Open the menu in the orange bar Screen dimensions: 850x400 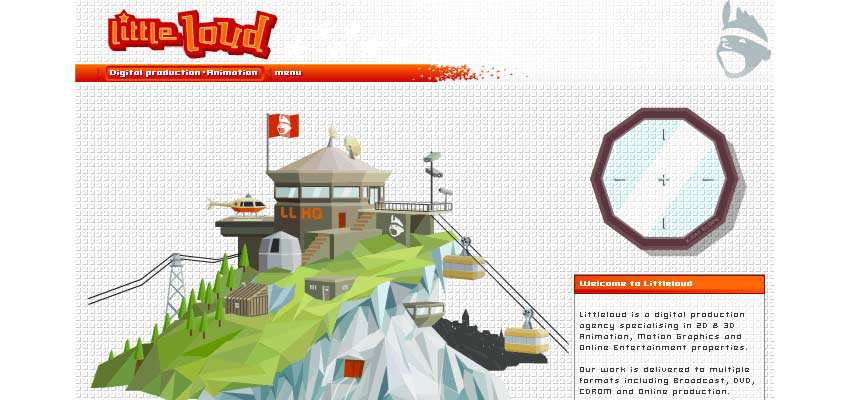287,73
